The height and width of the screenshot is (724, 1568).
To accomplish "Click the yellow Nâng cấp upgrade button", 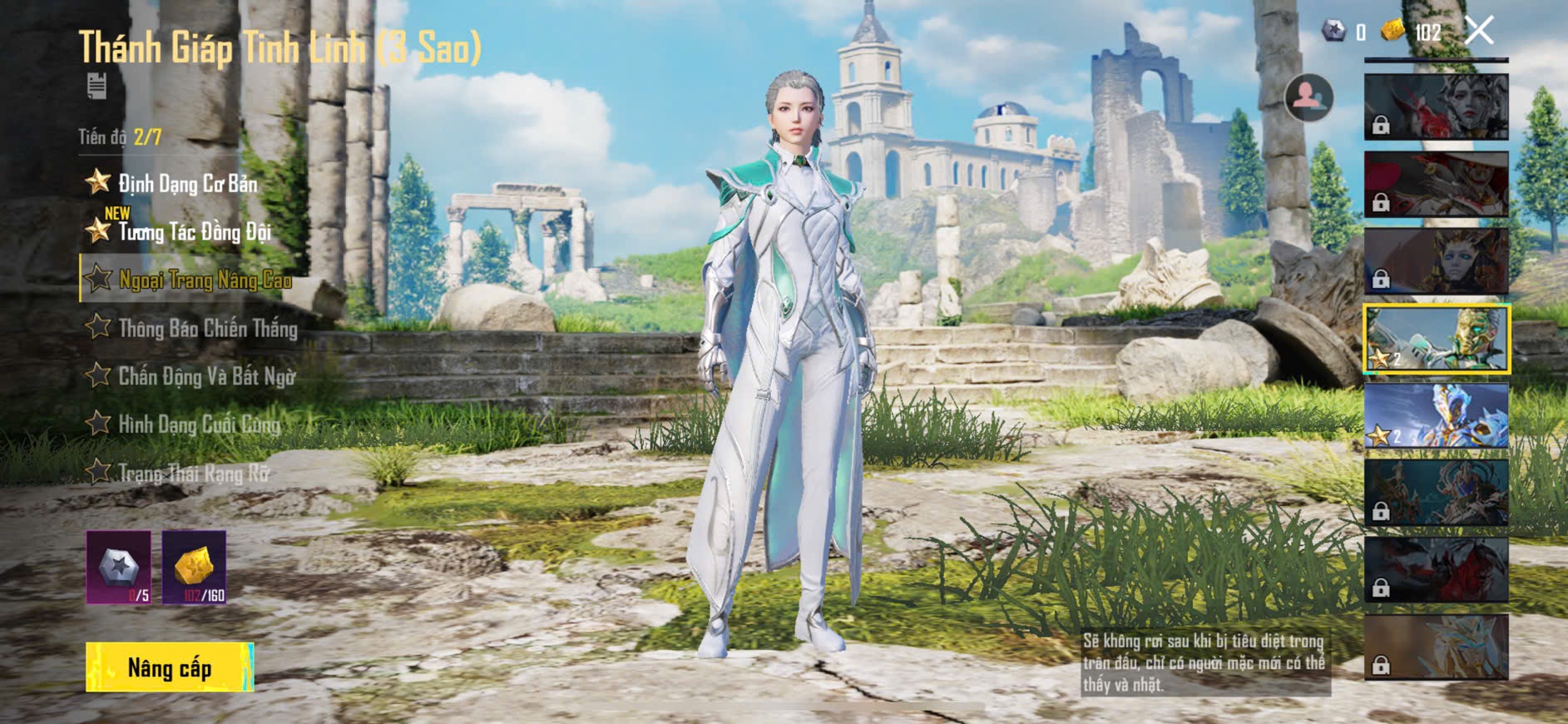I will coord(170,667).
